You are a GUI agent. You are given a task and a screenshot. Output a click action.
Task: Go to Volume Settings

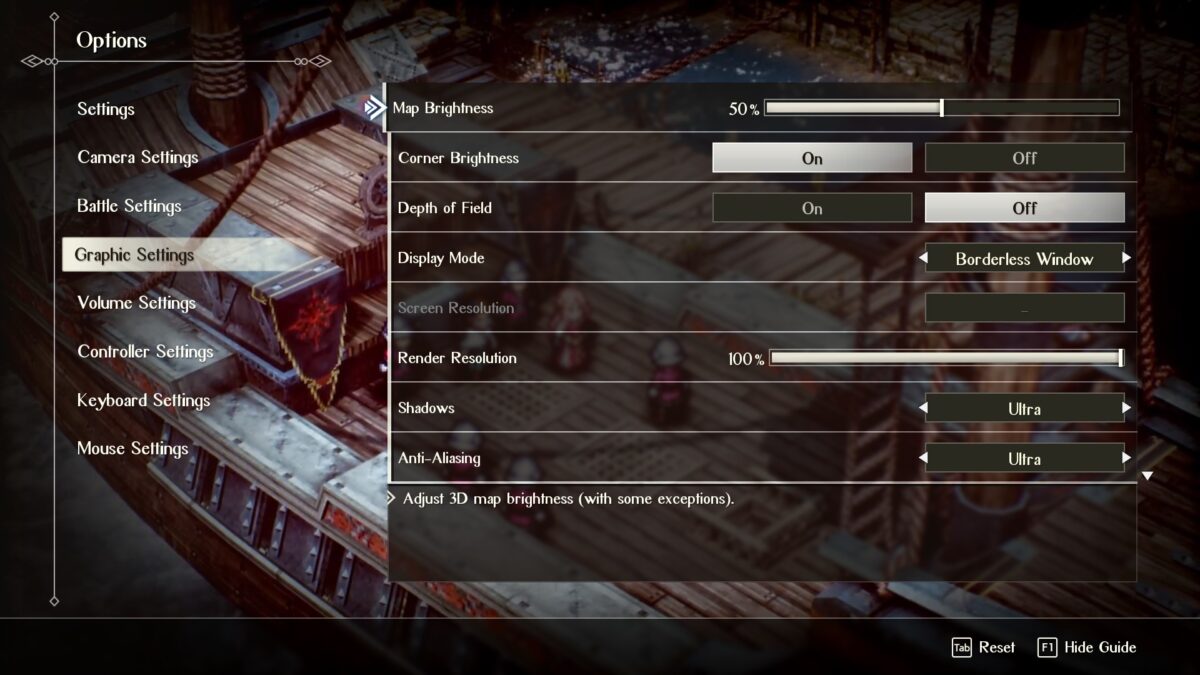[136, 303]
